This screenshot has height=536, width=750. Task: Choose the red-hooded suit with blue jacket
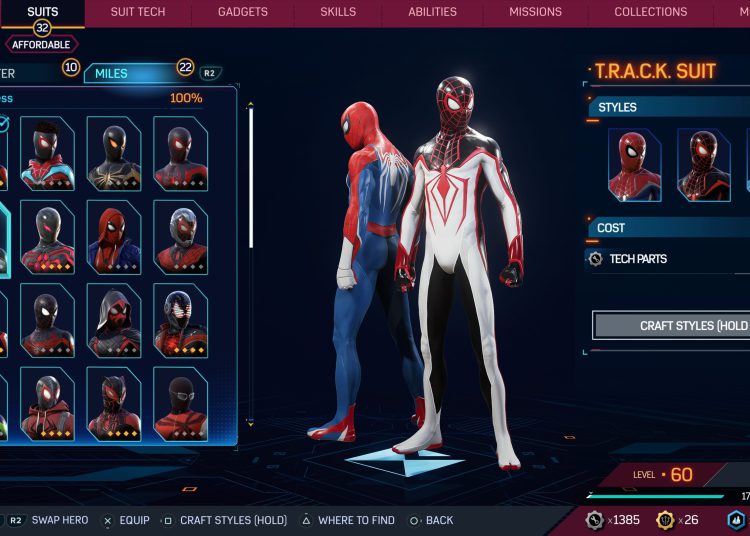[114, 236]
